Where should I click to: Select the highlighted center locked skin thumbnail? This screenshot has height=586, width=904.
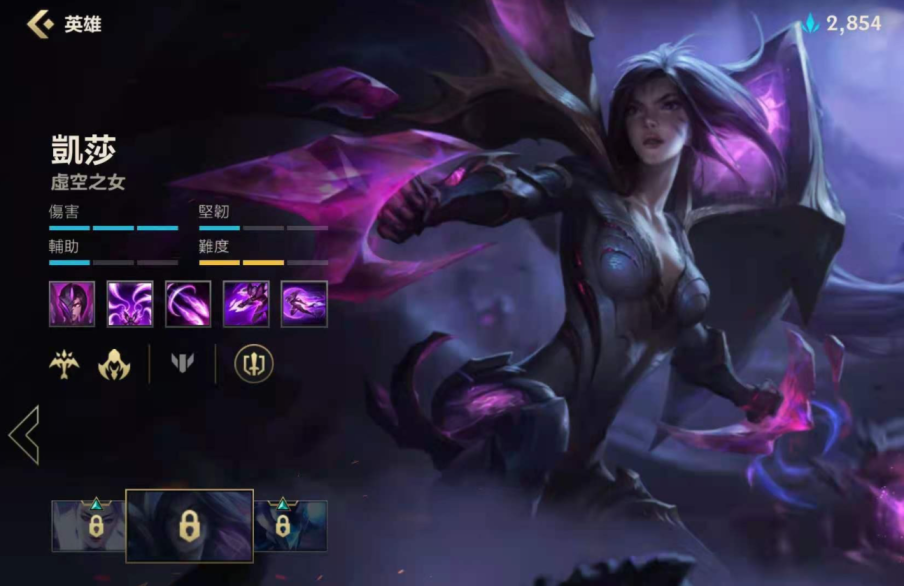[189, 526]
